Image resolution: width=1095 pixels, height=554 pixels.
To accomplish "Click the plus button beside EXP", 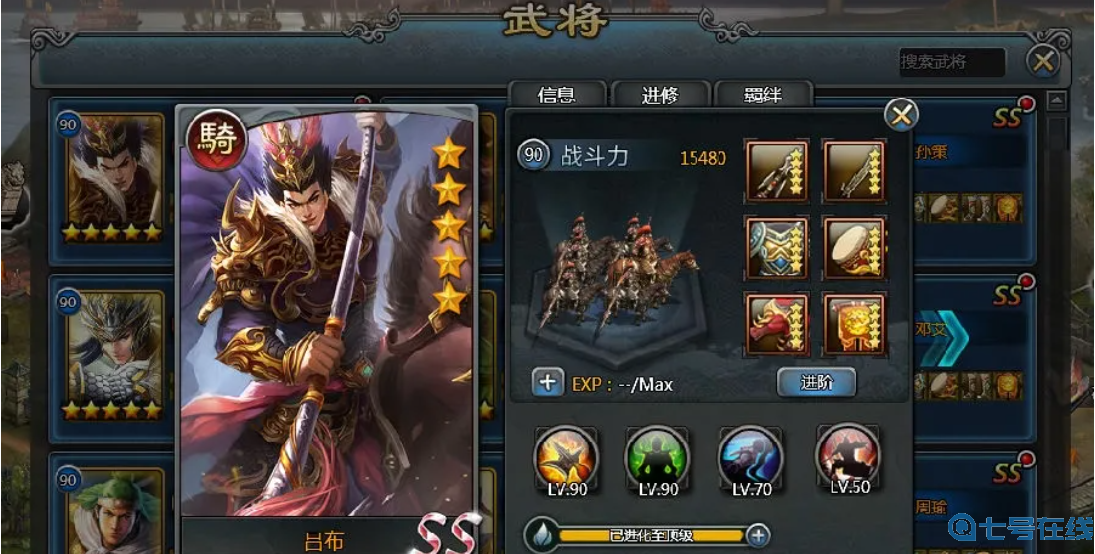I will [548, 382].
